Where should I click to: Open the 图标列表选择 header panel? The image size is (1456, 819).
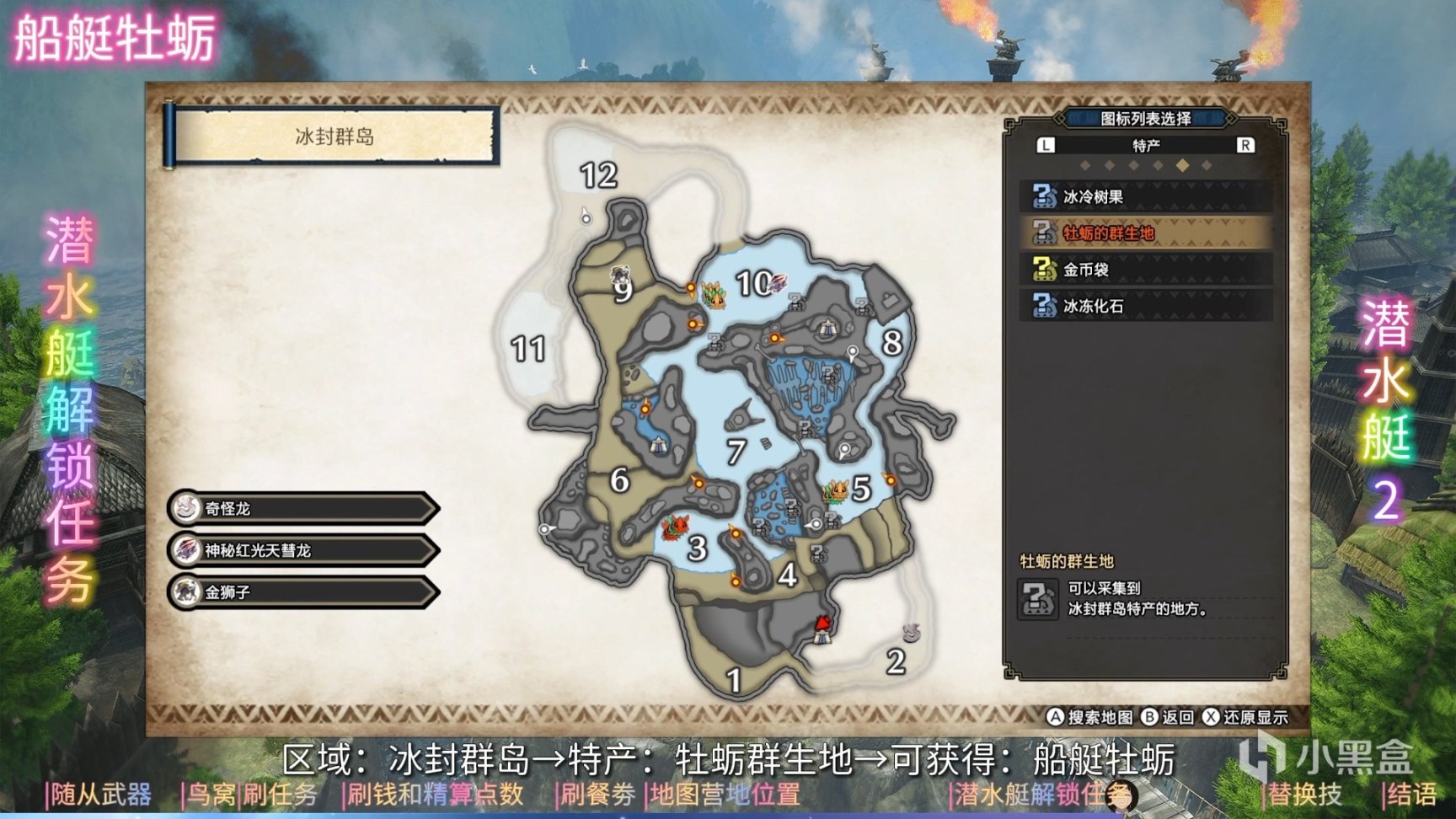(1148, 119)
